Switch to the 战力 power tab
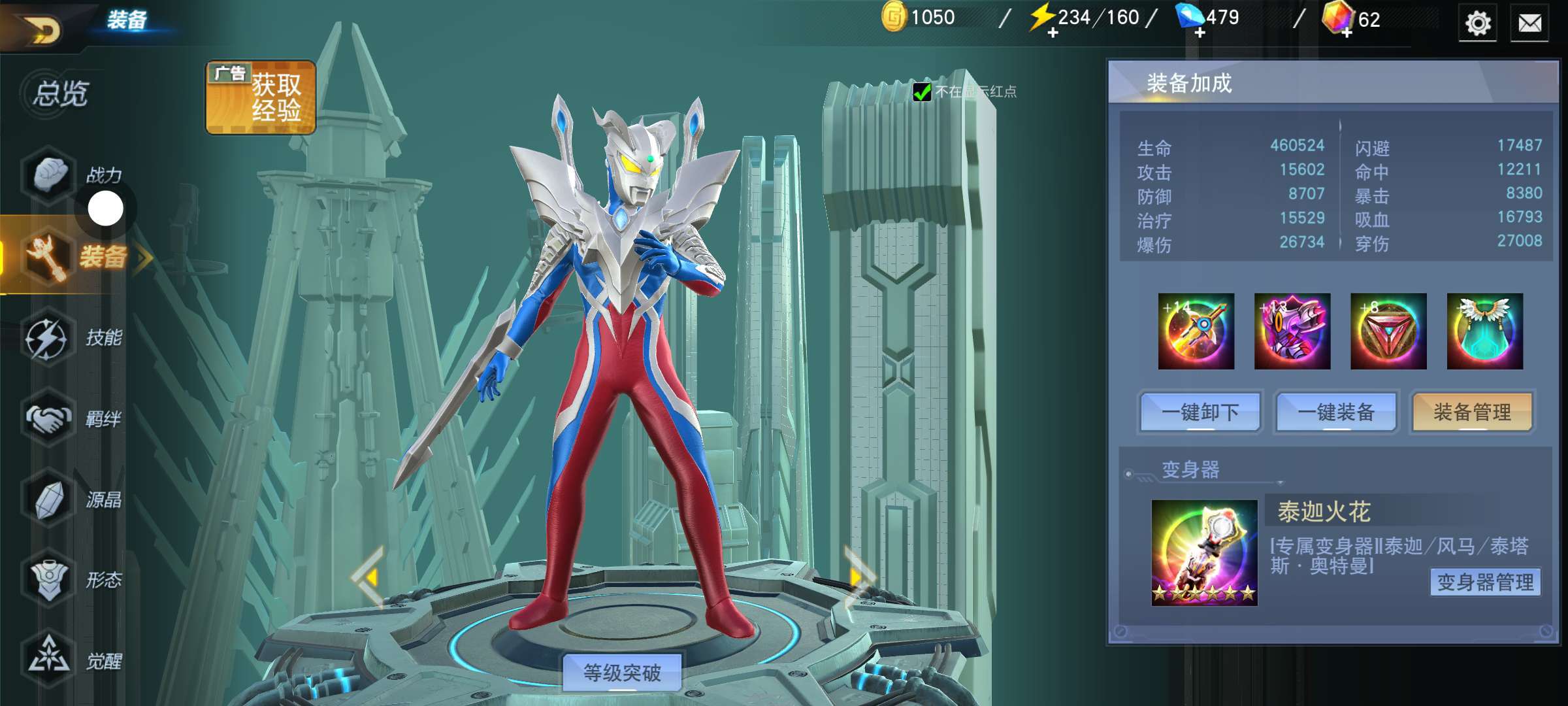Viewport: 1568px width, 706px height. 72,175
